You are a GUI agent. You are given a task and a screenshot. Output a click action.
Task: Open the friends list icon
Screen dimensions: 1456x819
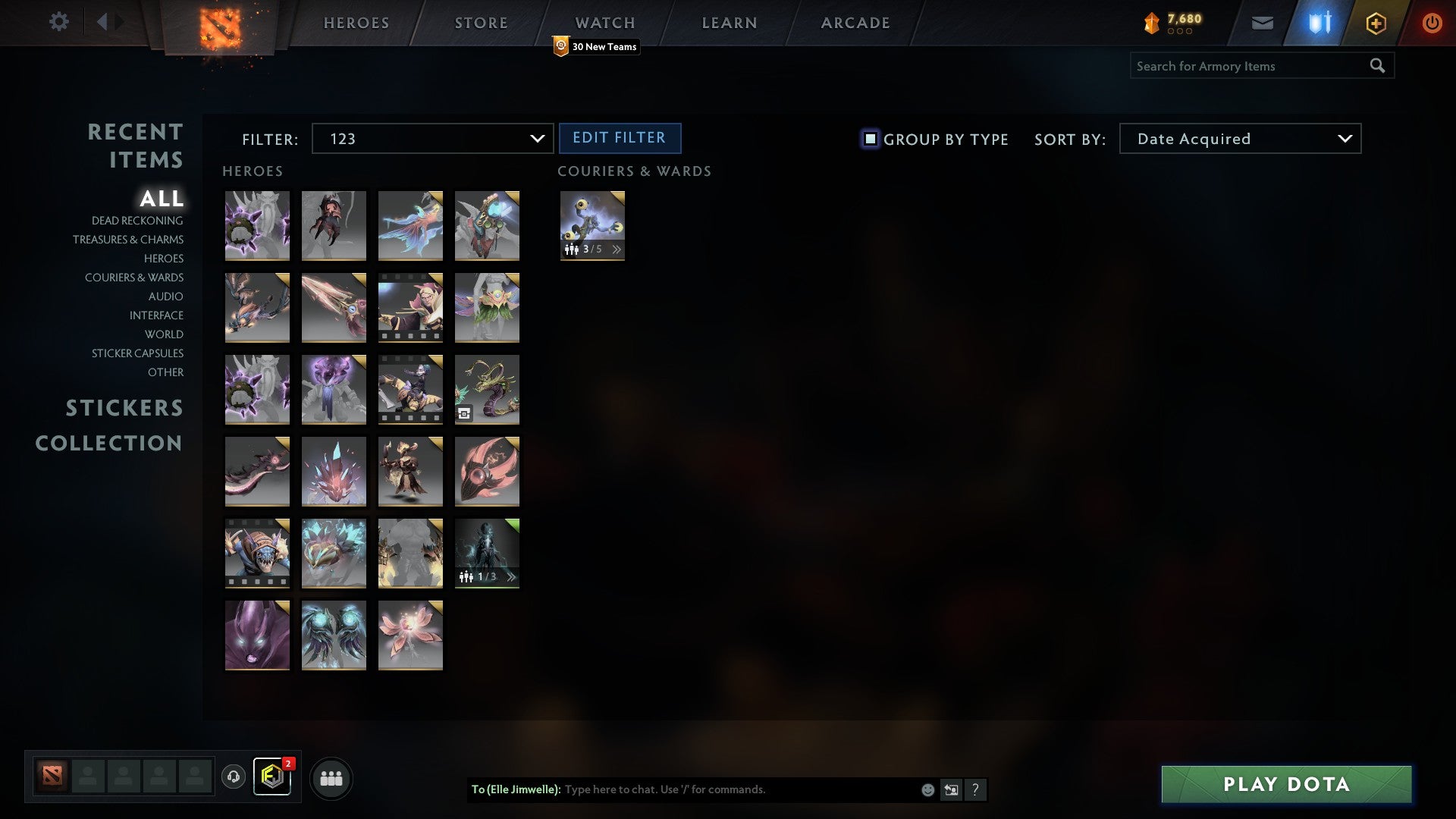coord(331,777)
